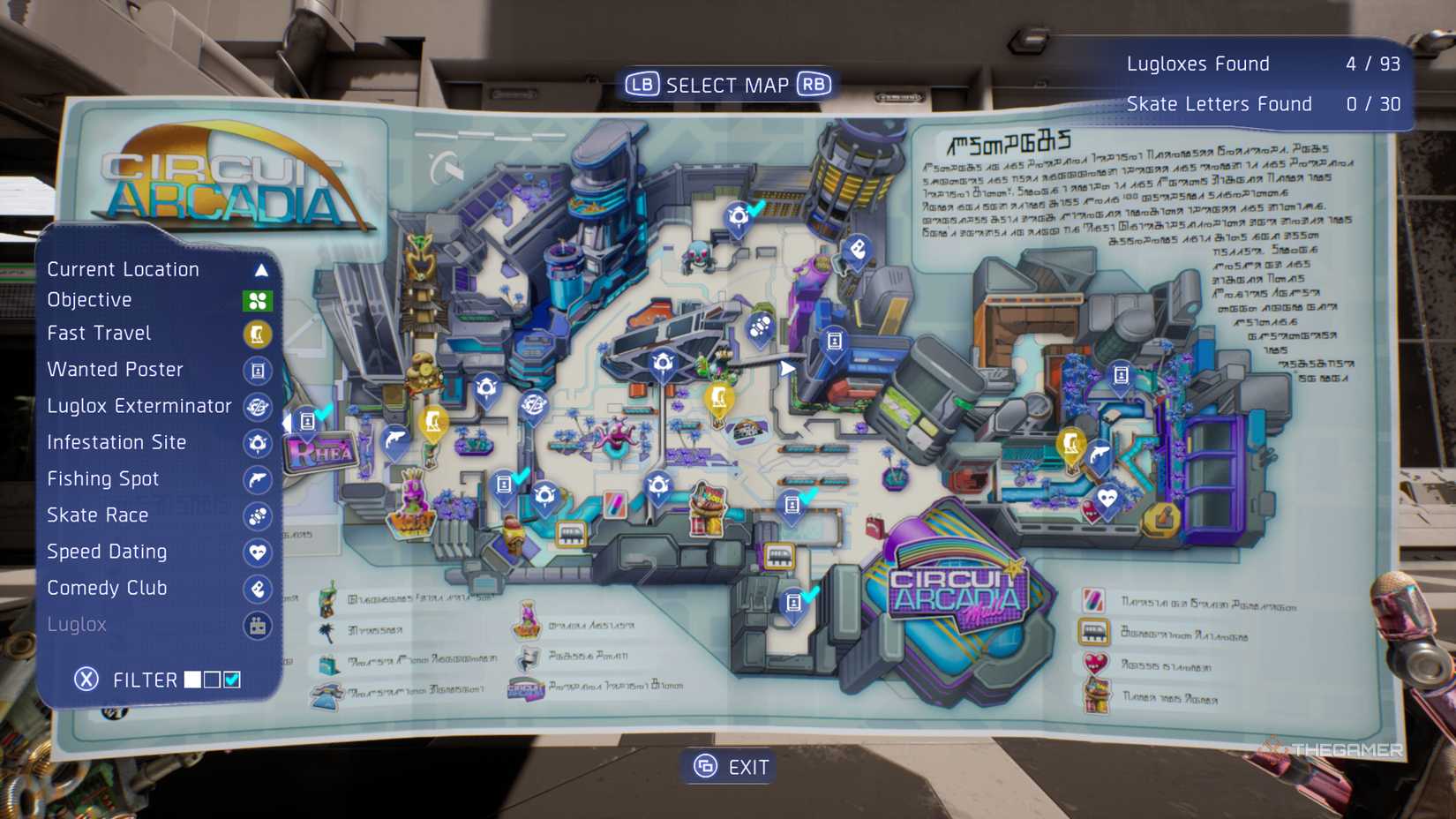This screenshot has width=1456, height=819.
Task: Uncheck the blue checked FILTER box
Action: pyautogui.click(x=232, y=680)
